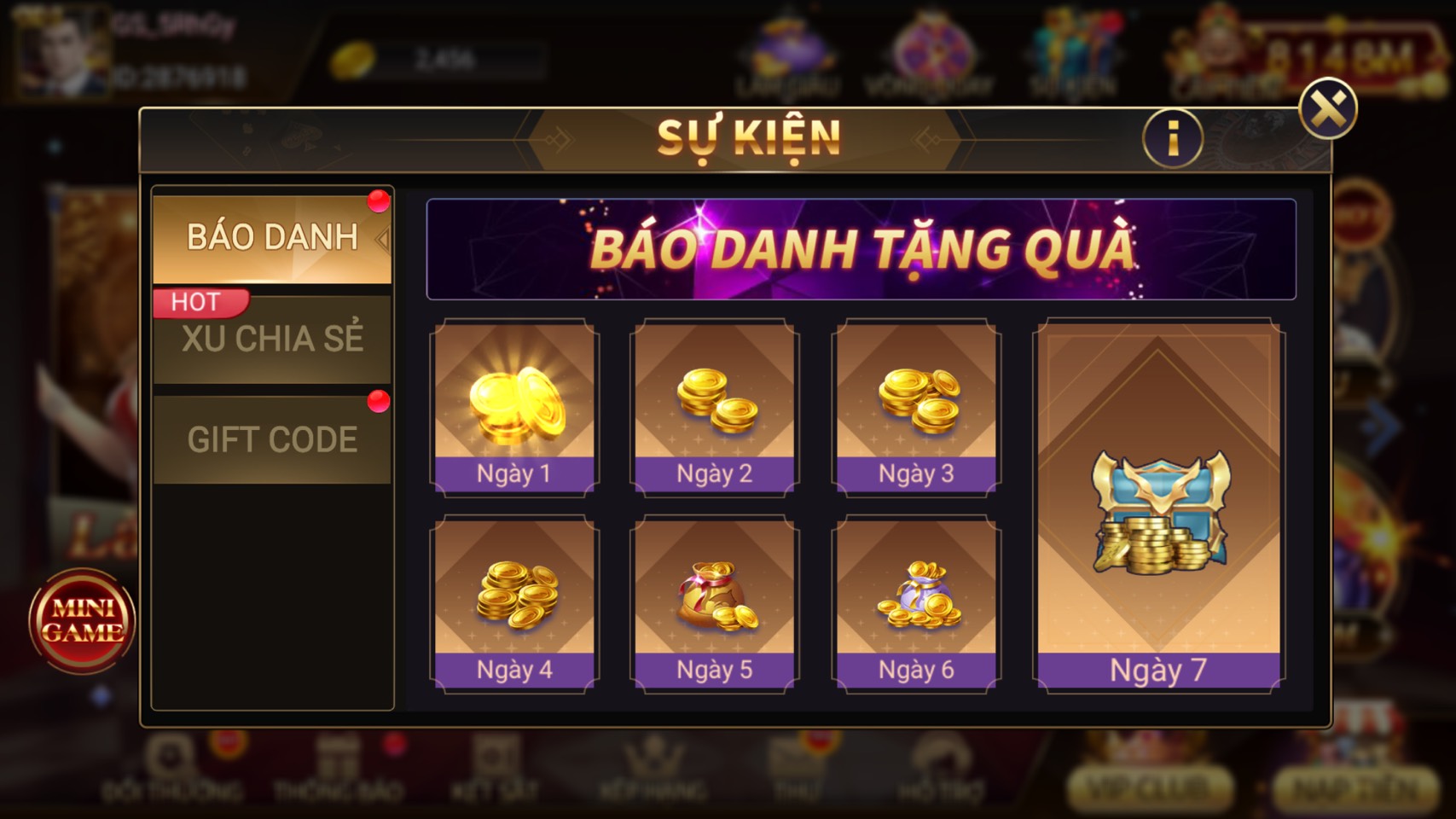This screenshot has width=1456, height=819.
Task: Switch to the Xu Chia Sẻ tab
Action: [x=273, y=338]
